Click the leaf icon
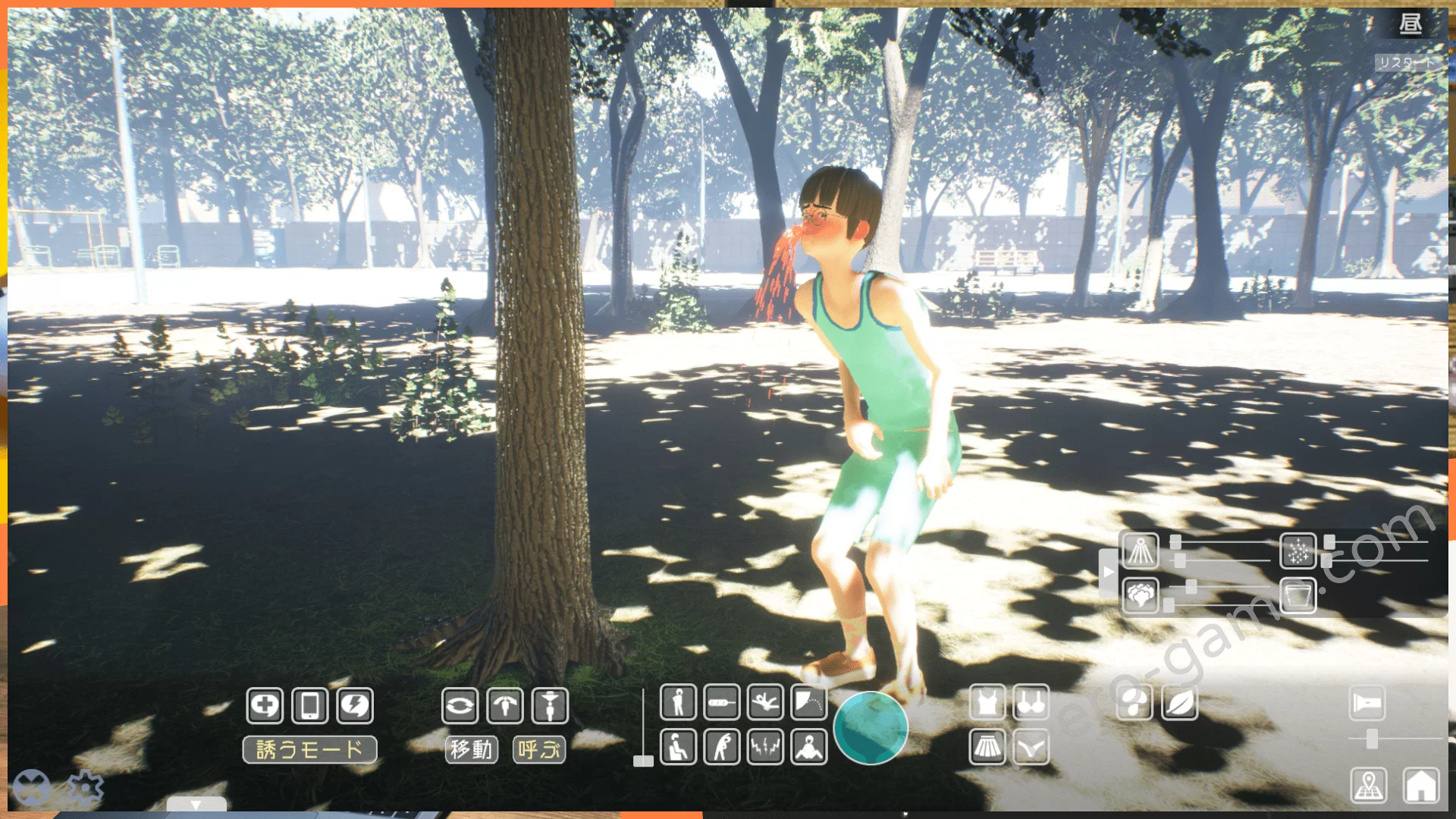Image resolution: width=1456 pixels, height=819 pixels. 1179,703
